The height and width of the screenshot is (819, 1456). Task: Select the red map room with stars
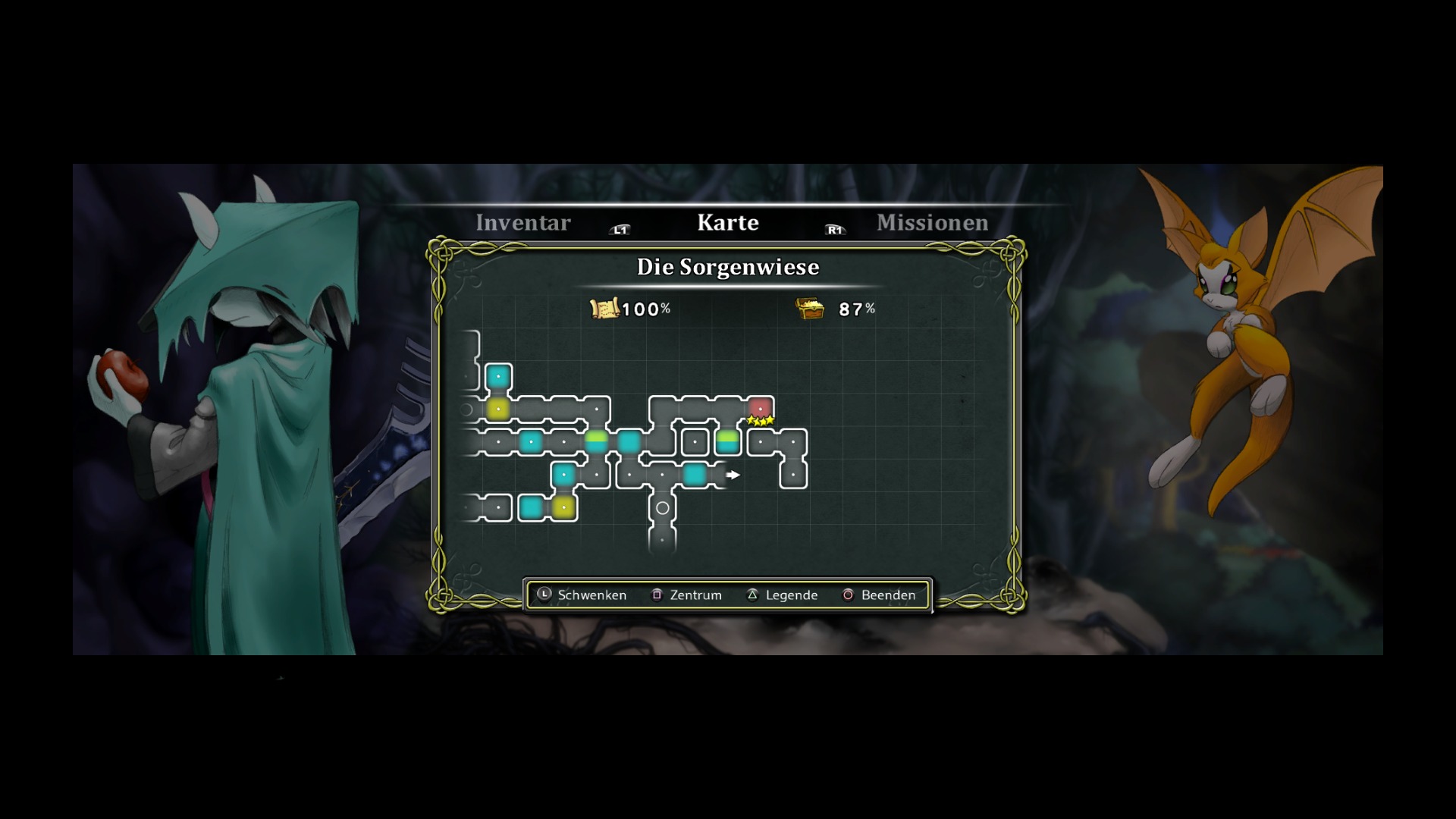tap(760, 409)
